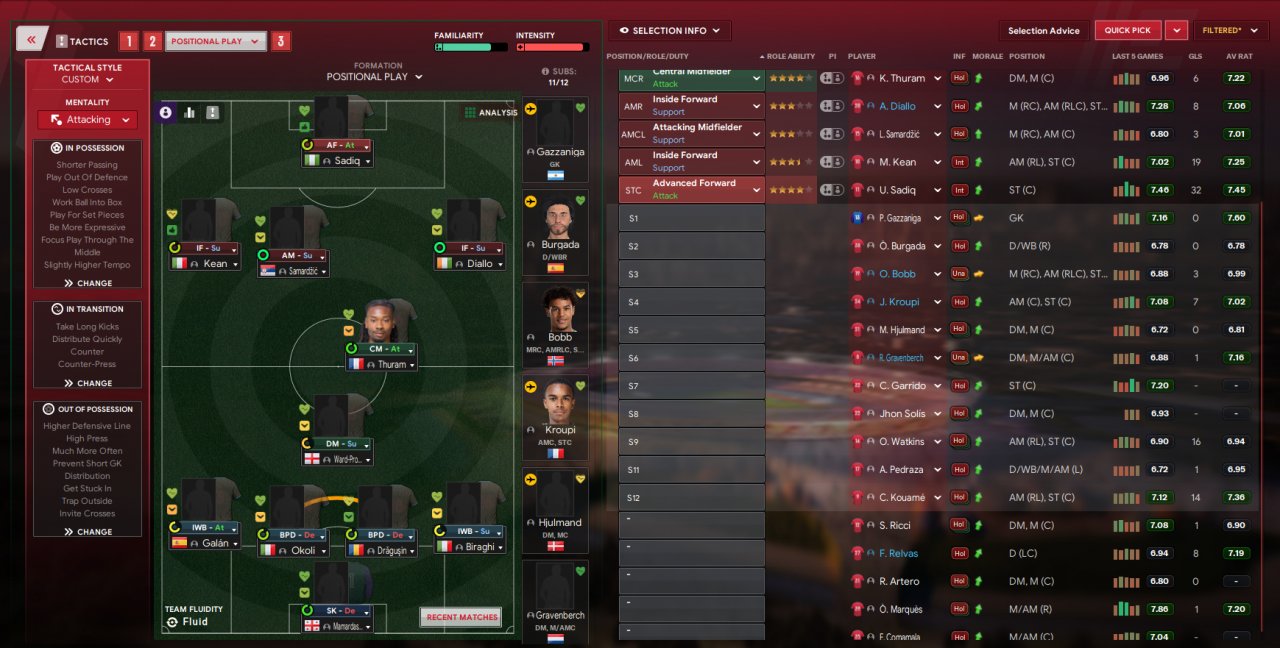The image size is (1280, 648).
Task: Open the formation Positional Play dropdown
Action: coord(374,77)
